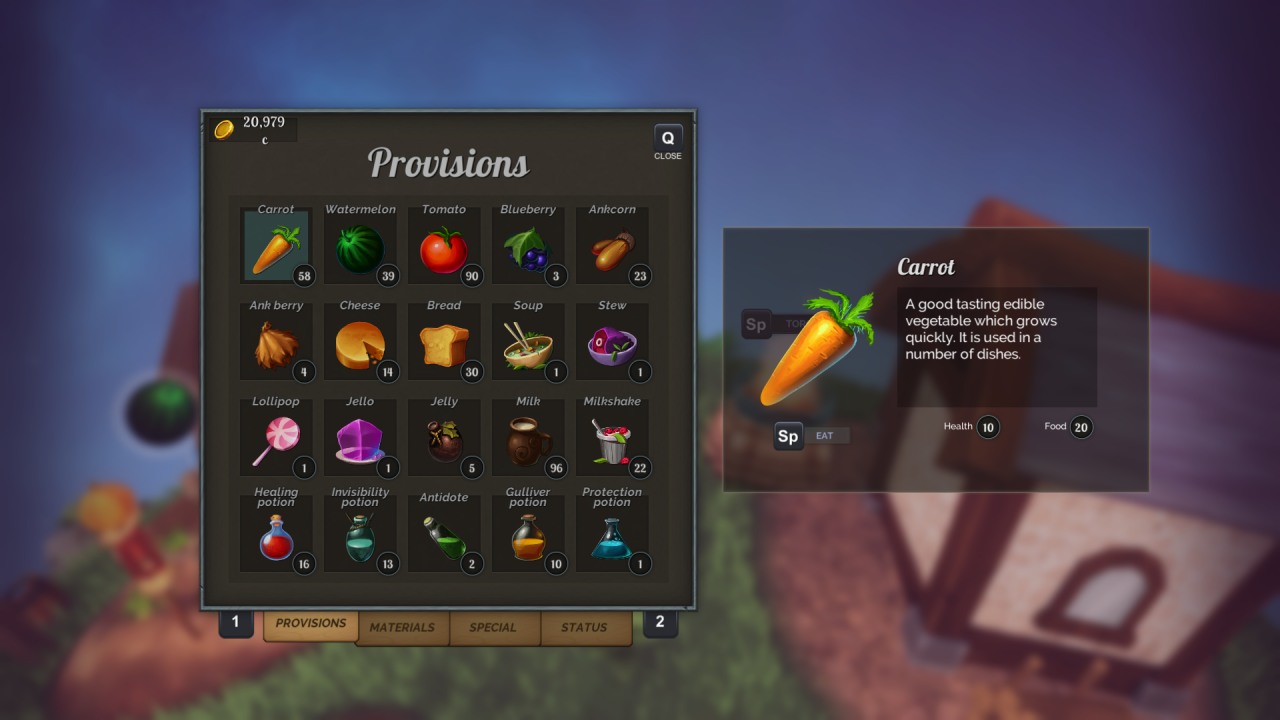Pick the Milkshake item
Screen dimensions: 1280x720
coord(611,440)
